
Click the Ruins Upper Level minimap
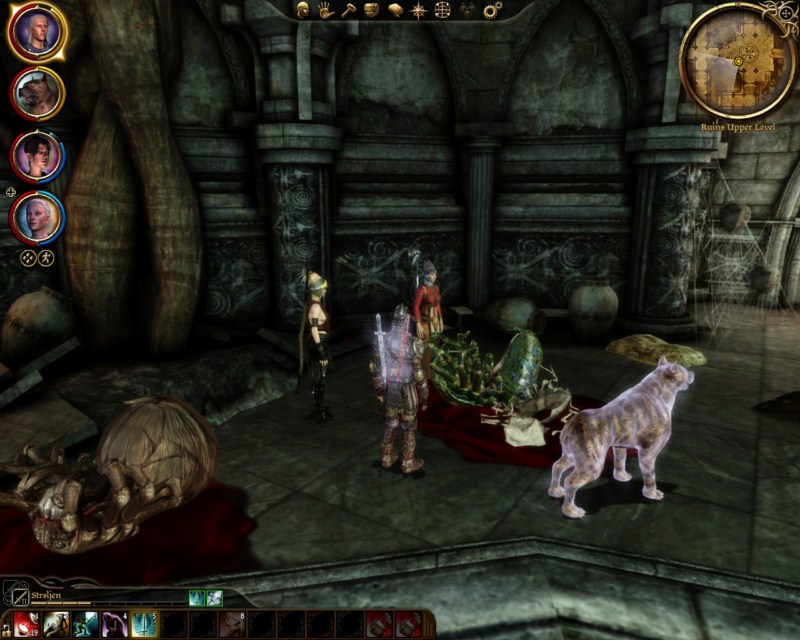pyautogui.click(x=737, y=60)
